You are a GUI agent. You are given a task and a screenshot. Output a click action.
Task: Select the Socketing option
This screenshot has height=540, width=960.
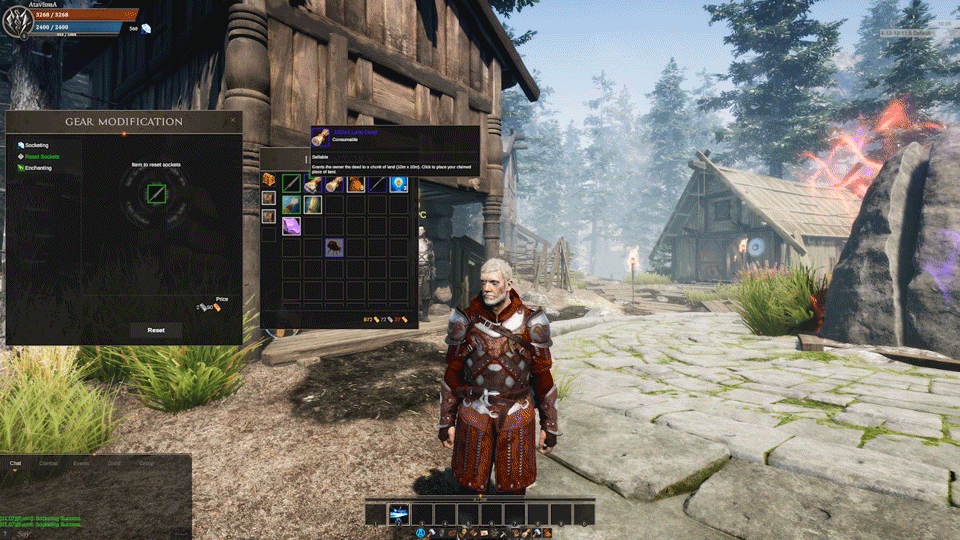36,145
